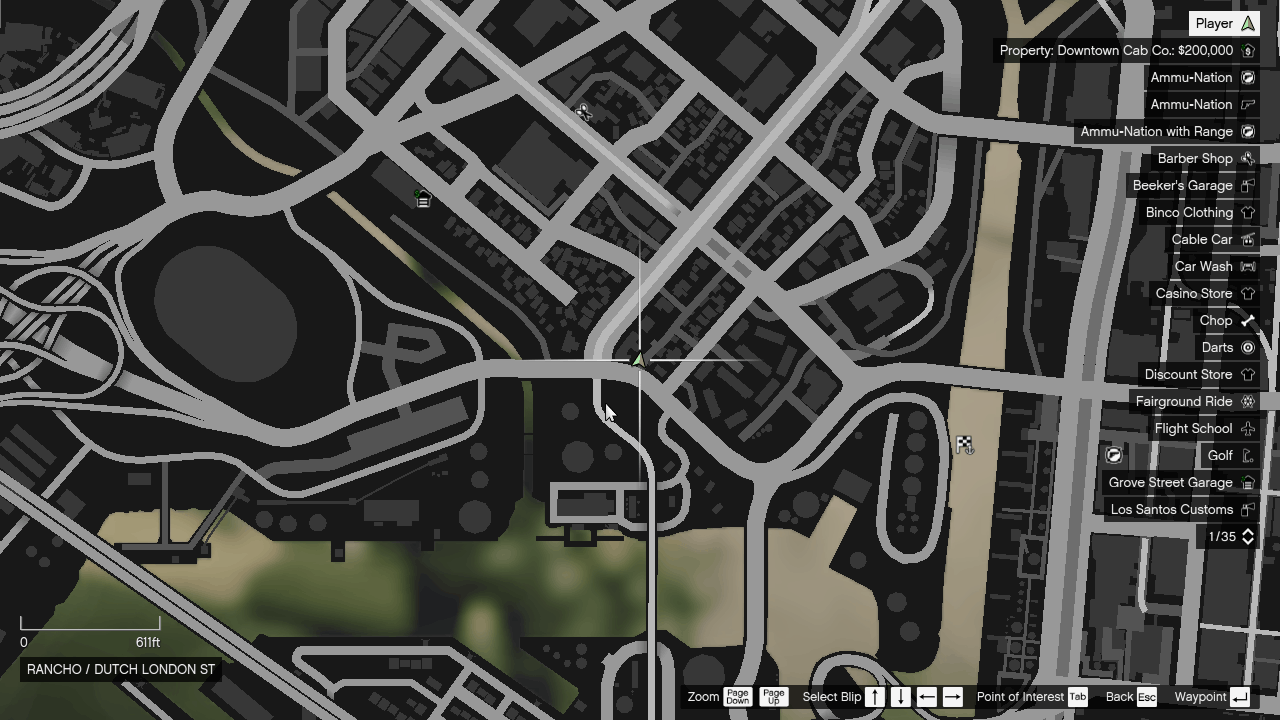
Task: Select the Ammu-Nation pistol icon in the legend
Action: (1248, 104)
